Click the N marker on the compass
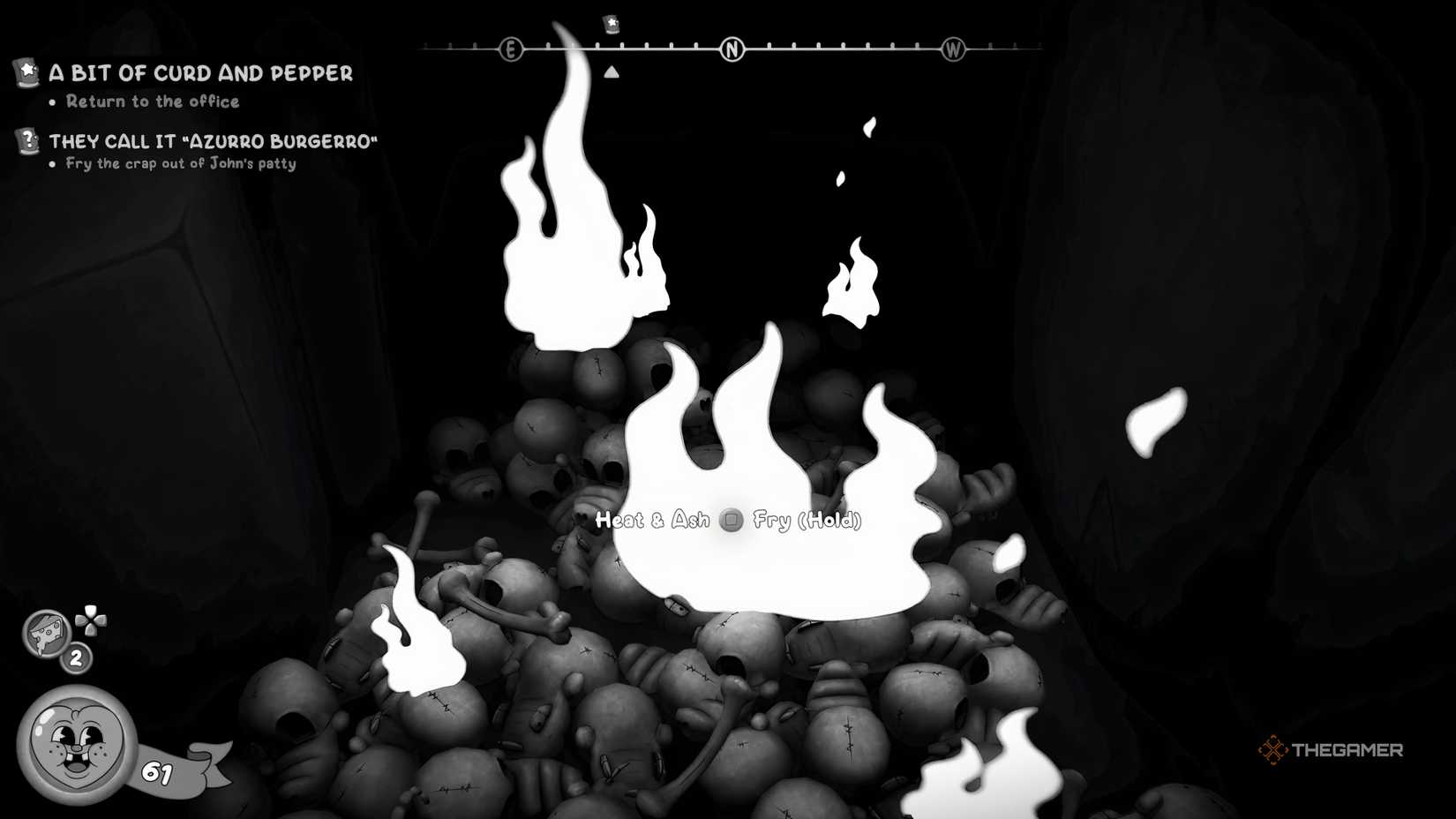 [732, 49]
